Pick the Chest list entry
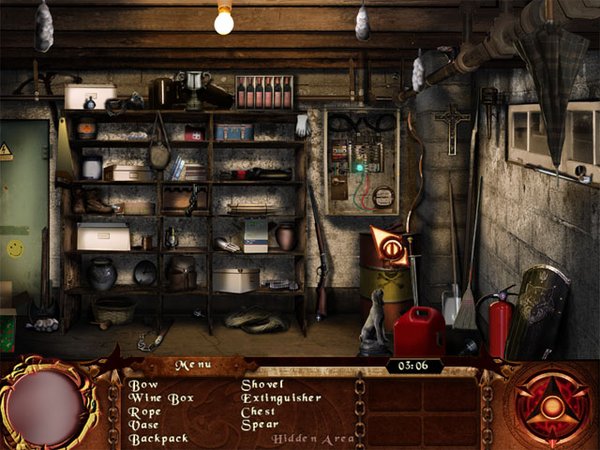This screenshot has height=450, width=600. tap(259, 411)
